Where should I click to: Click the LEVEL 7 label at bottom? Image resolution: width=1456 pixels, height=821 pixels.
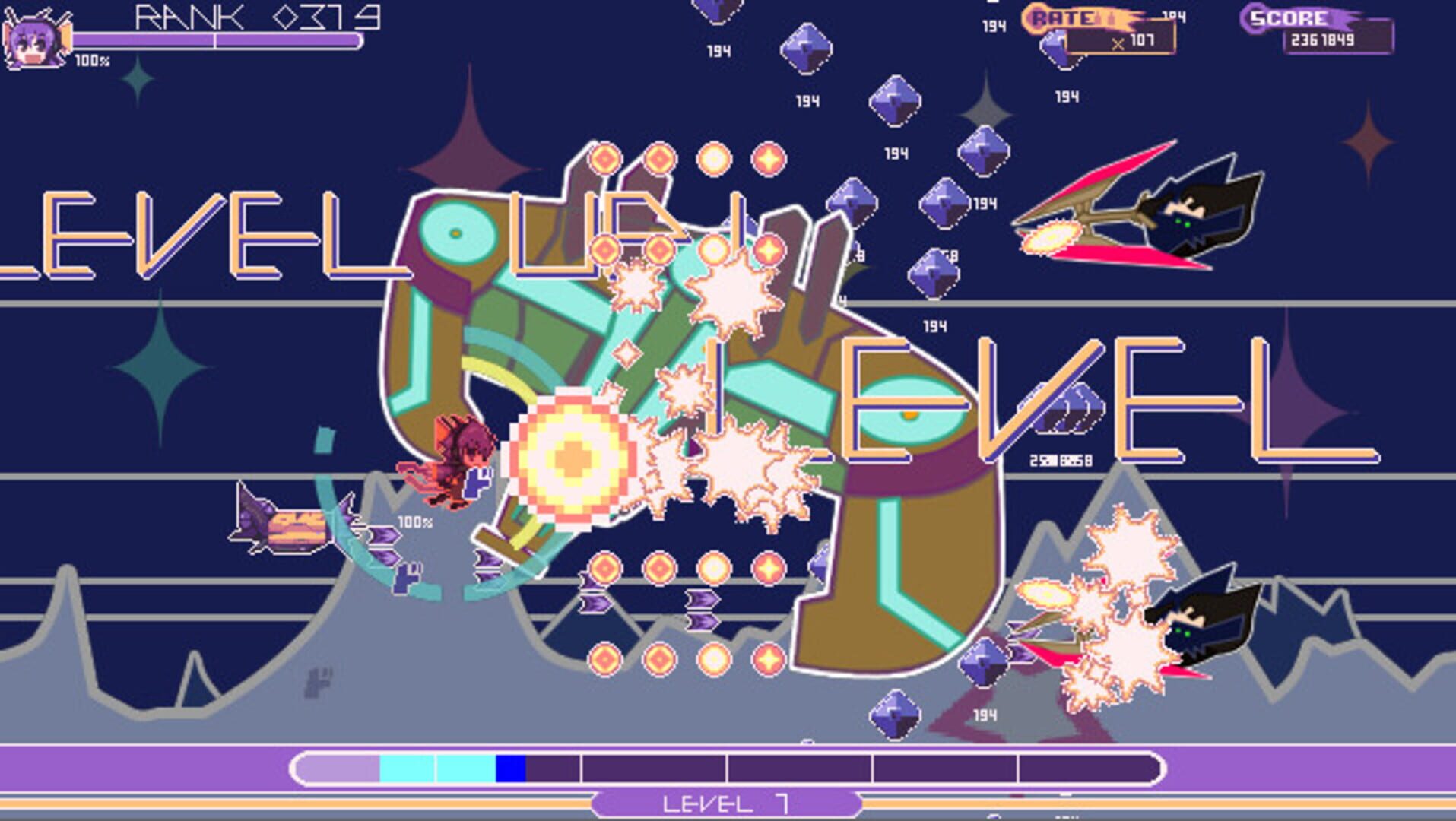tap(728, 802)
